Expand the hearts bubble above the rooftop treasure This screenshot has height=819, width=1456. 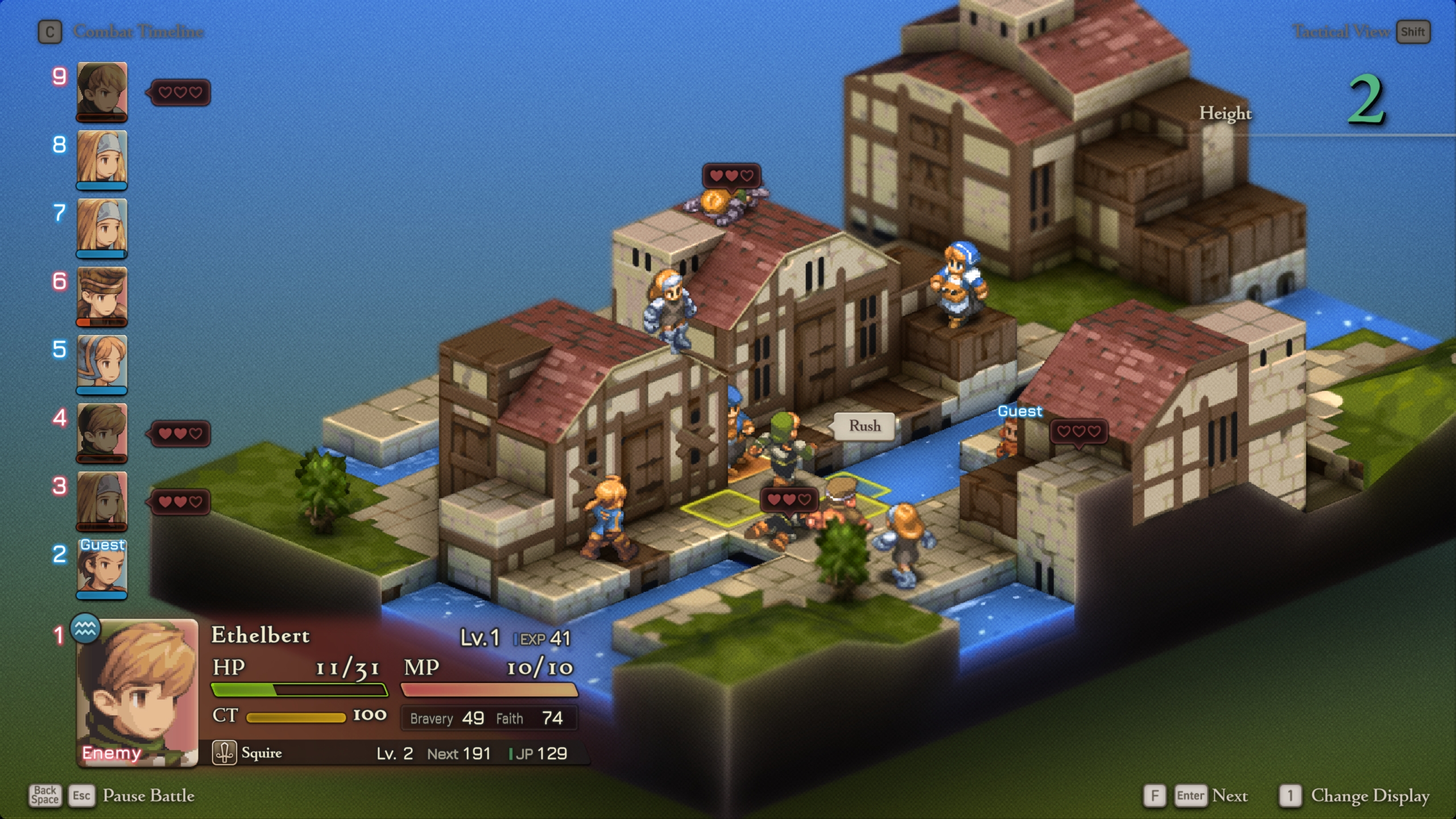point(733,175)
